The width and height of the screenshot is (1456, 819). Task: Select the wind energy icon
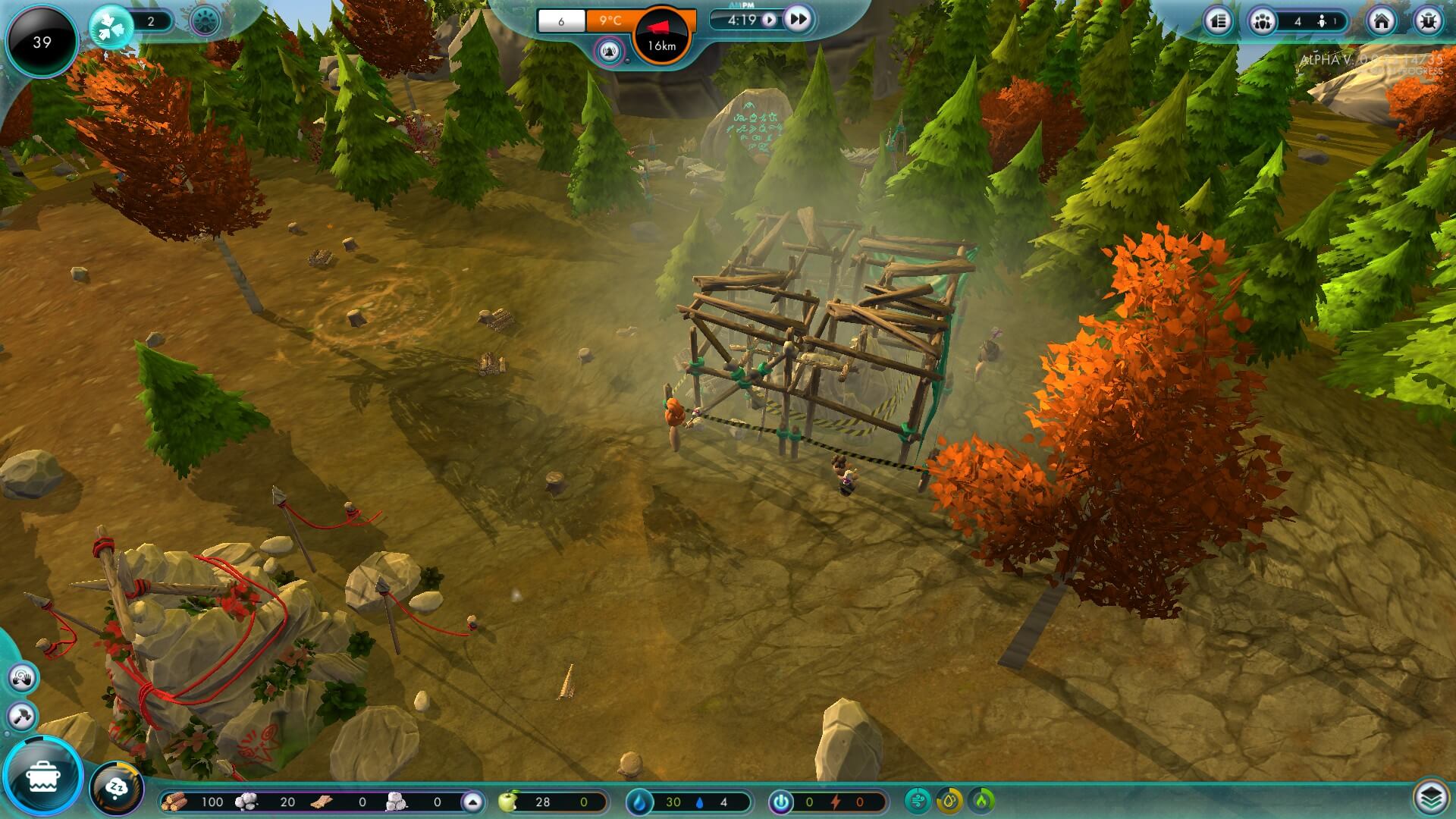(918, 801)
